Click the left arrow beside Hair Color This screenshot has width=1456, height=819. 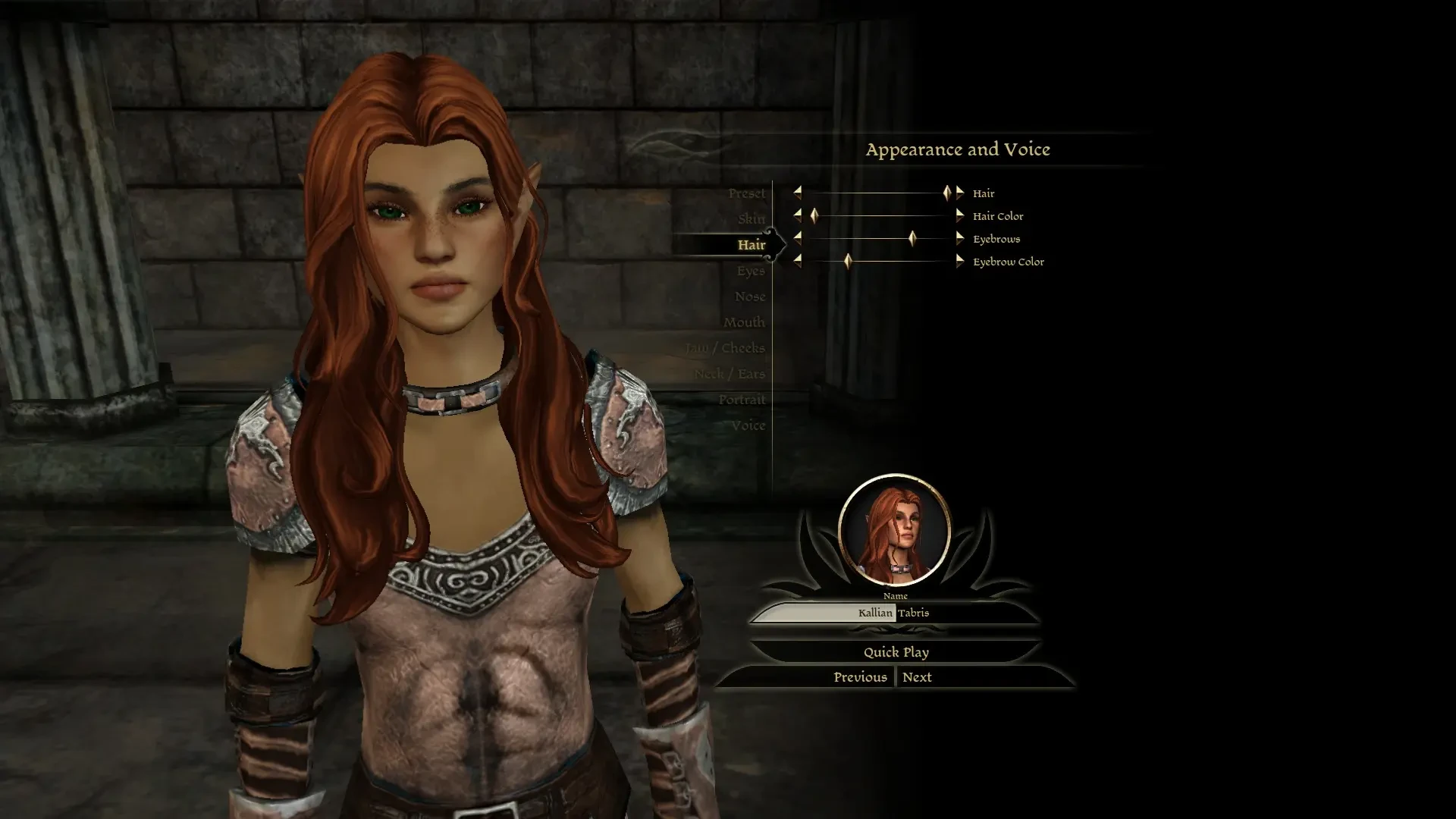tap(798, 215)
